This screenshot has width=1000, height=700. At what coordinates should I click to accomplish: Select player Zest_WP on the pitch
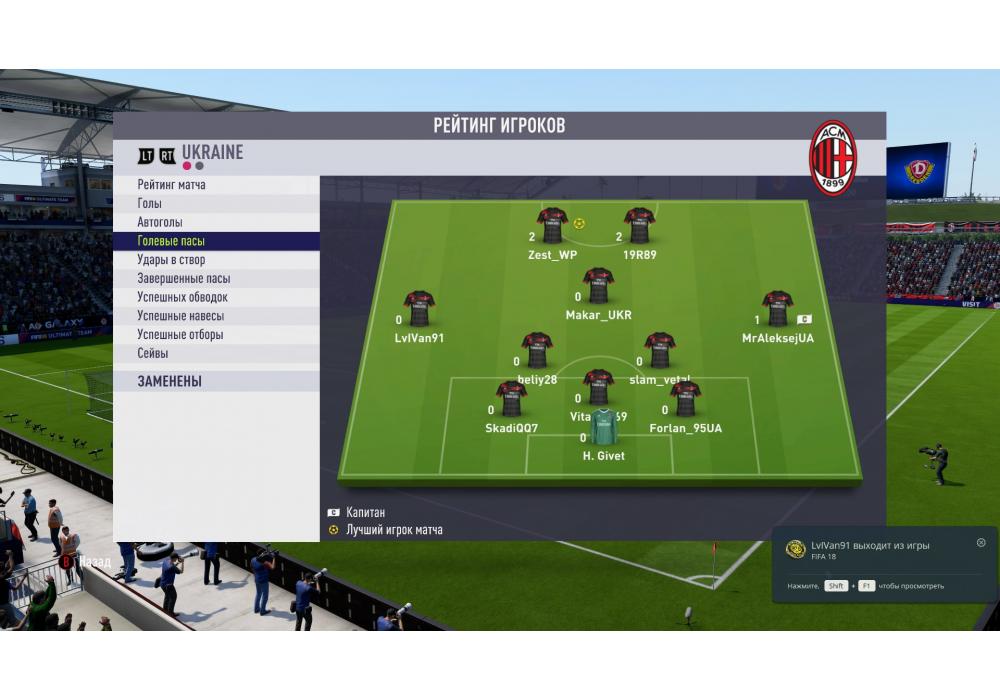pyautogui.click(x=552, y=226)
